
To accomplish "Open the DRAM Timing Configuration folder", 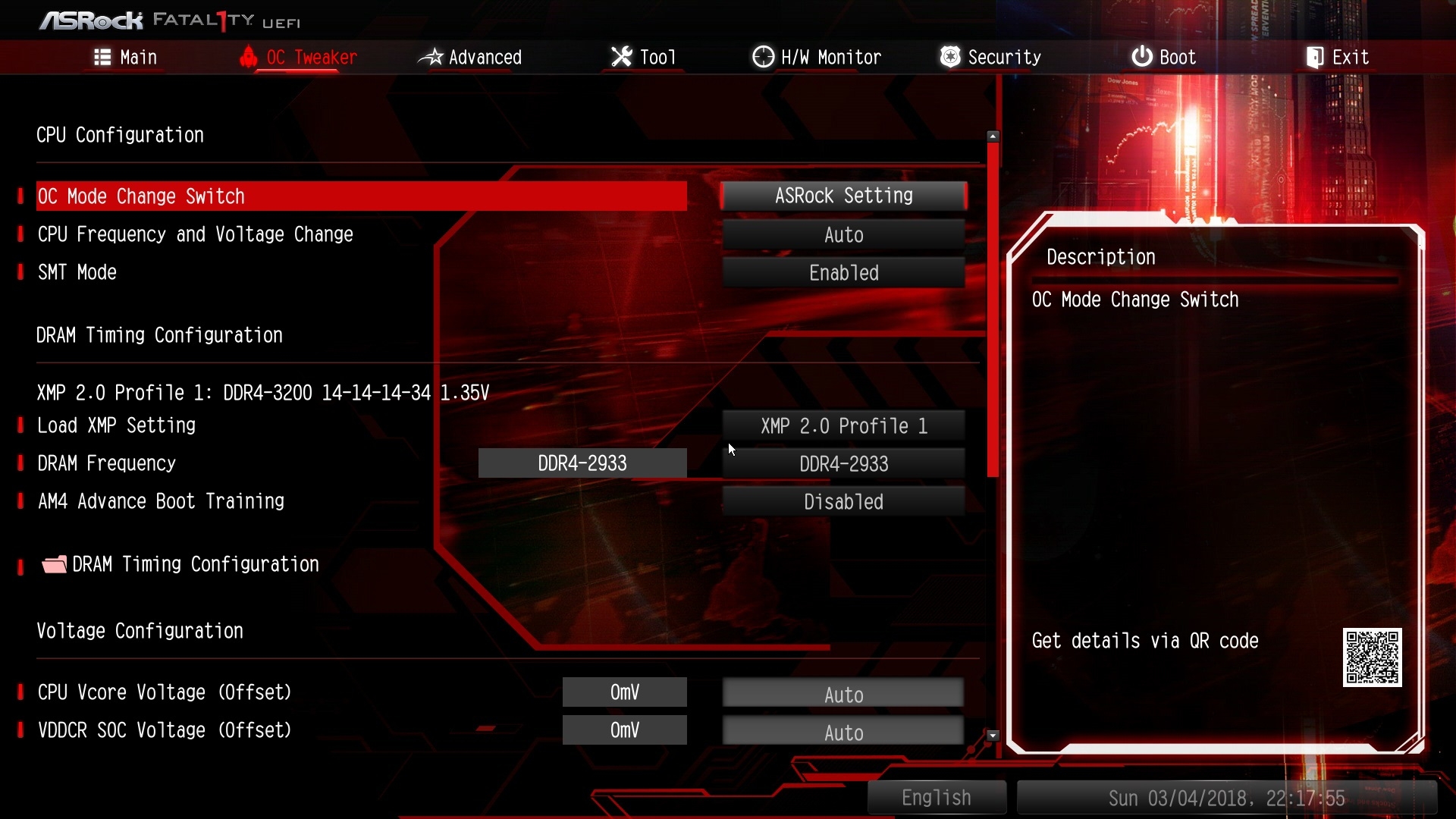I will [195, 565].
